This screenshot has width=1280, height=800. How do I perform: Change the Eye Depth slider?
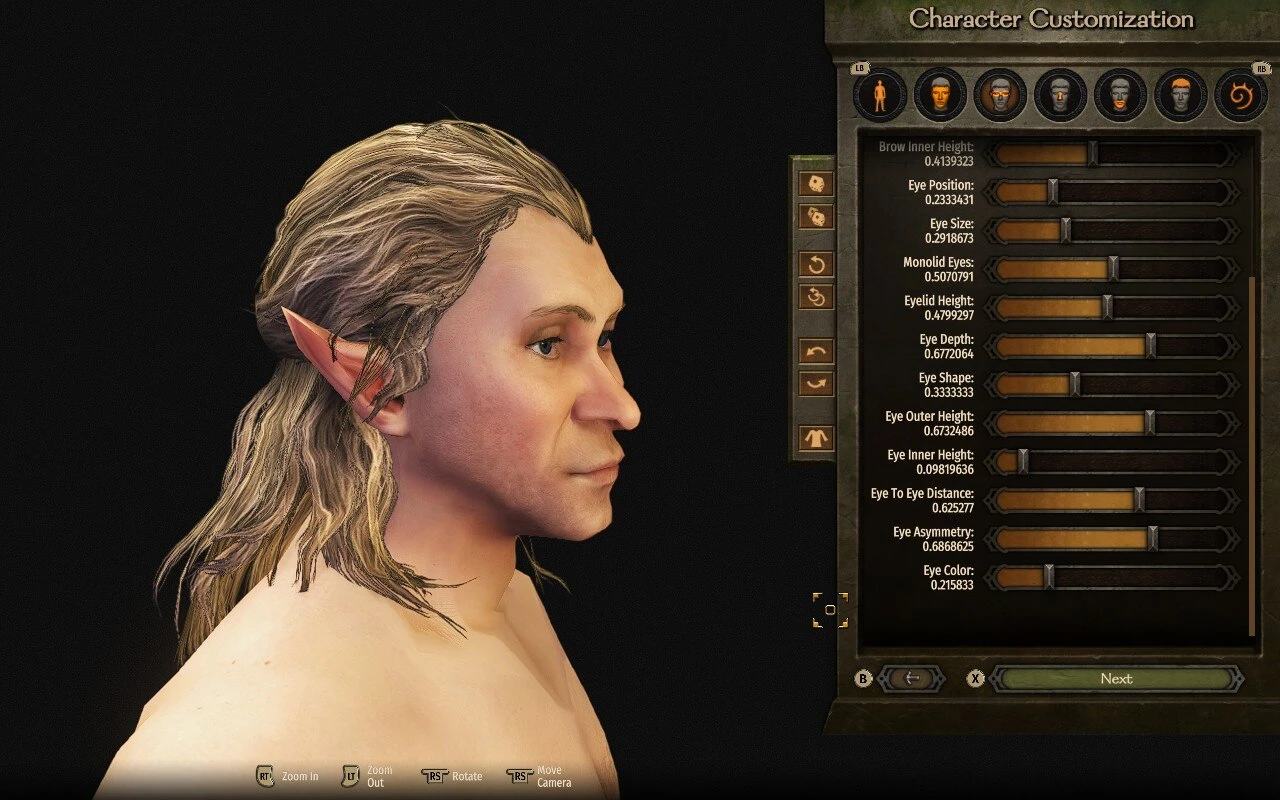point(1150,346)
